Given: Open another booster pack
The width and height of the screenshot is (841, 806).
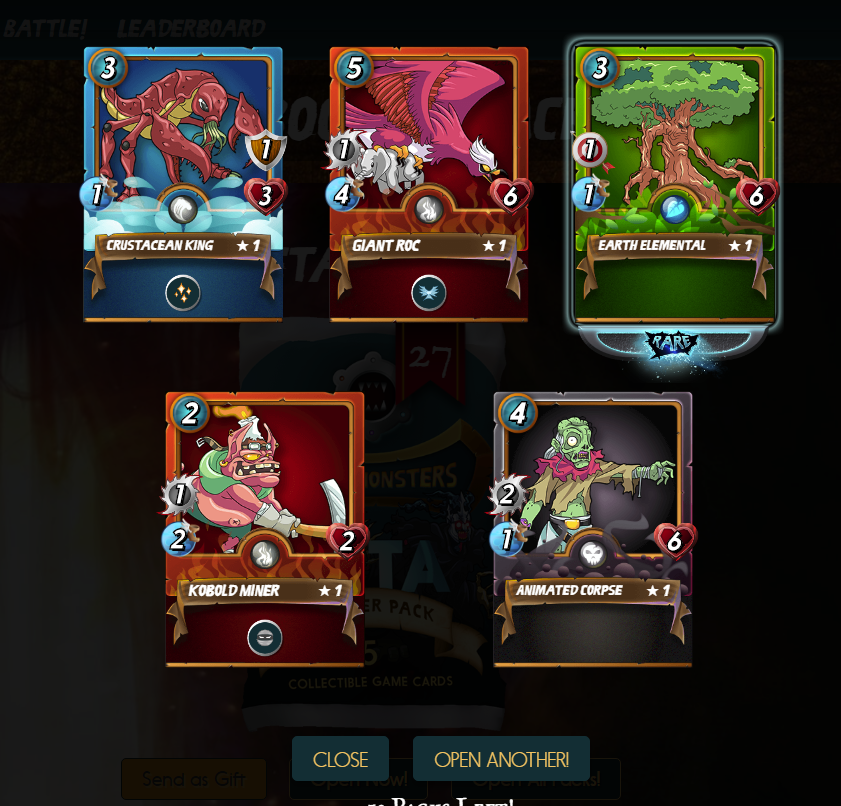Looking at the screenshot, I should [501, 759].
